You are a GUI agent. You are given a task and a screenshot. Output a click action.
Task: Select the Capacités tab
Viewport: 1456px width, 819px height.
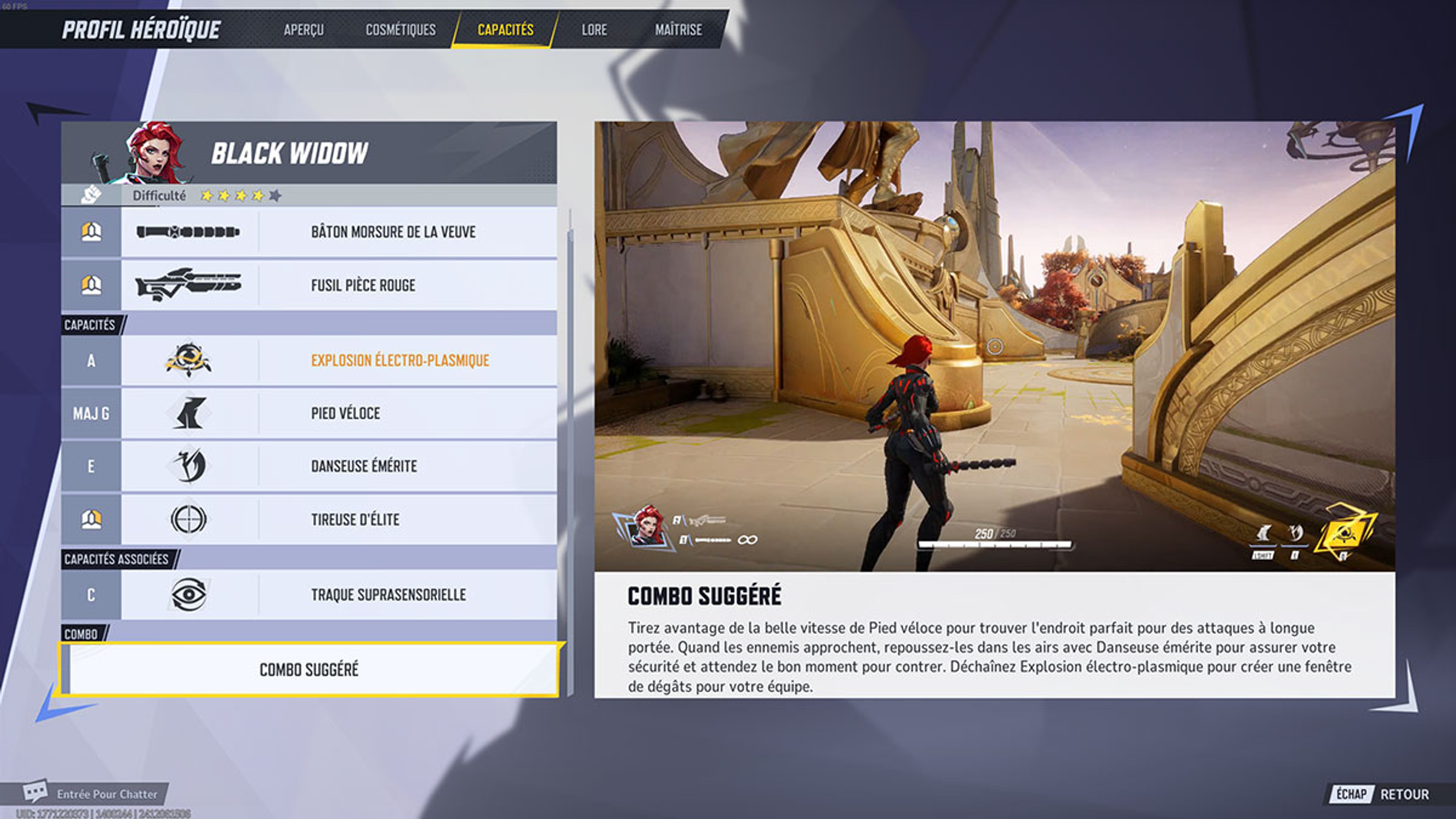click(505, 30)
